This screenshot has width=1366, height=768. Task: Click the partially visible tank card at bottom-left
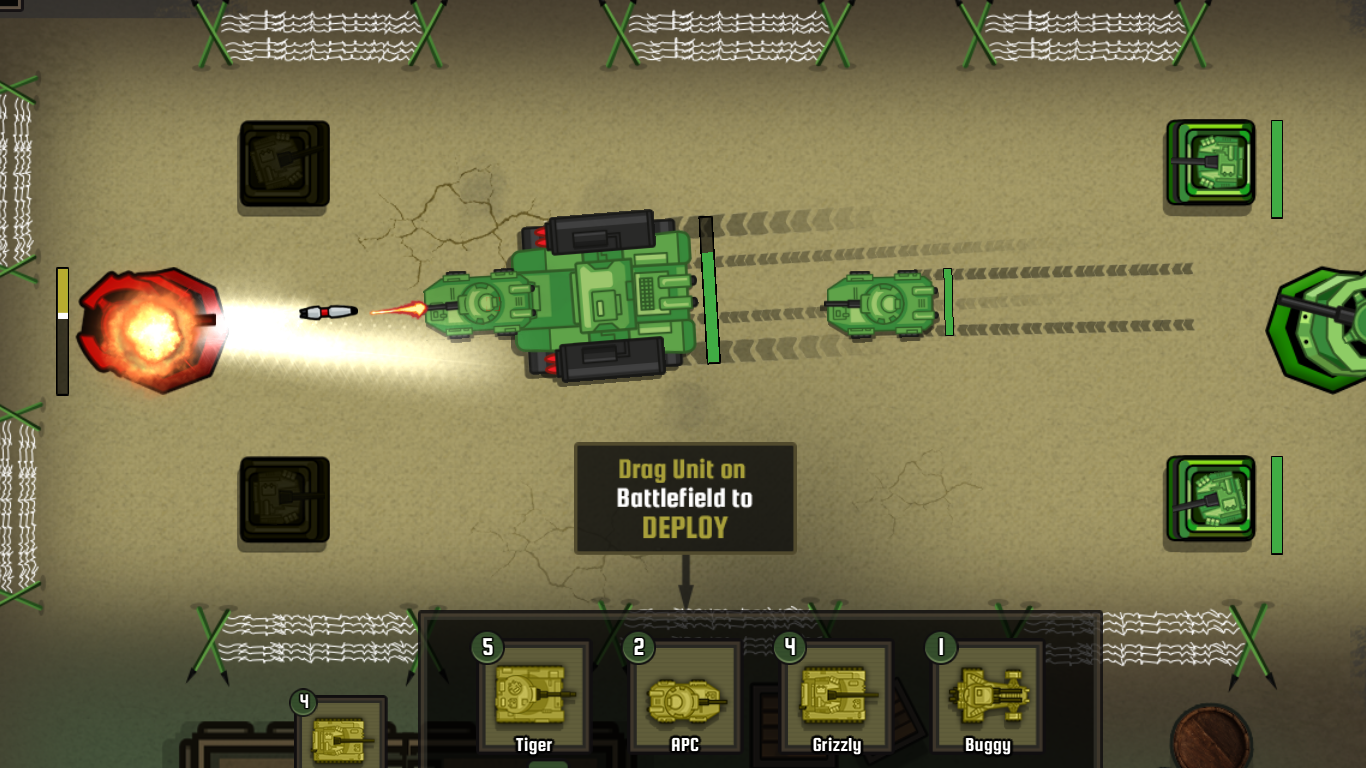(340, 740)
